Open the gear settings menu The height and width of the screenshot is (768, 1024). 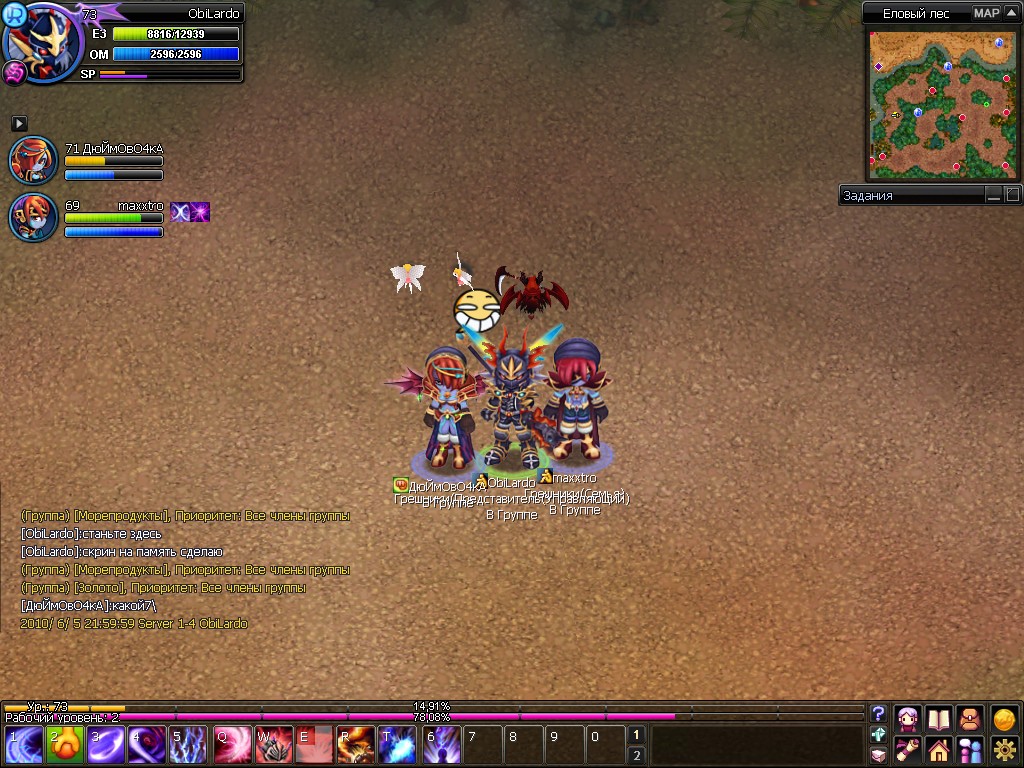(x=1004, y=749)
